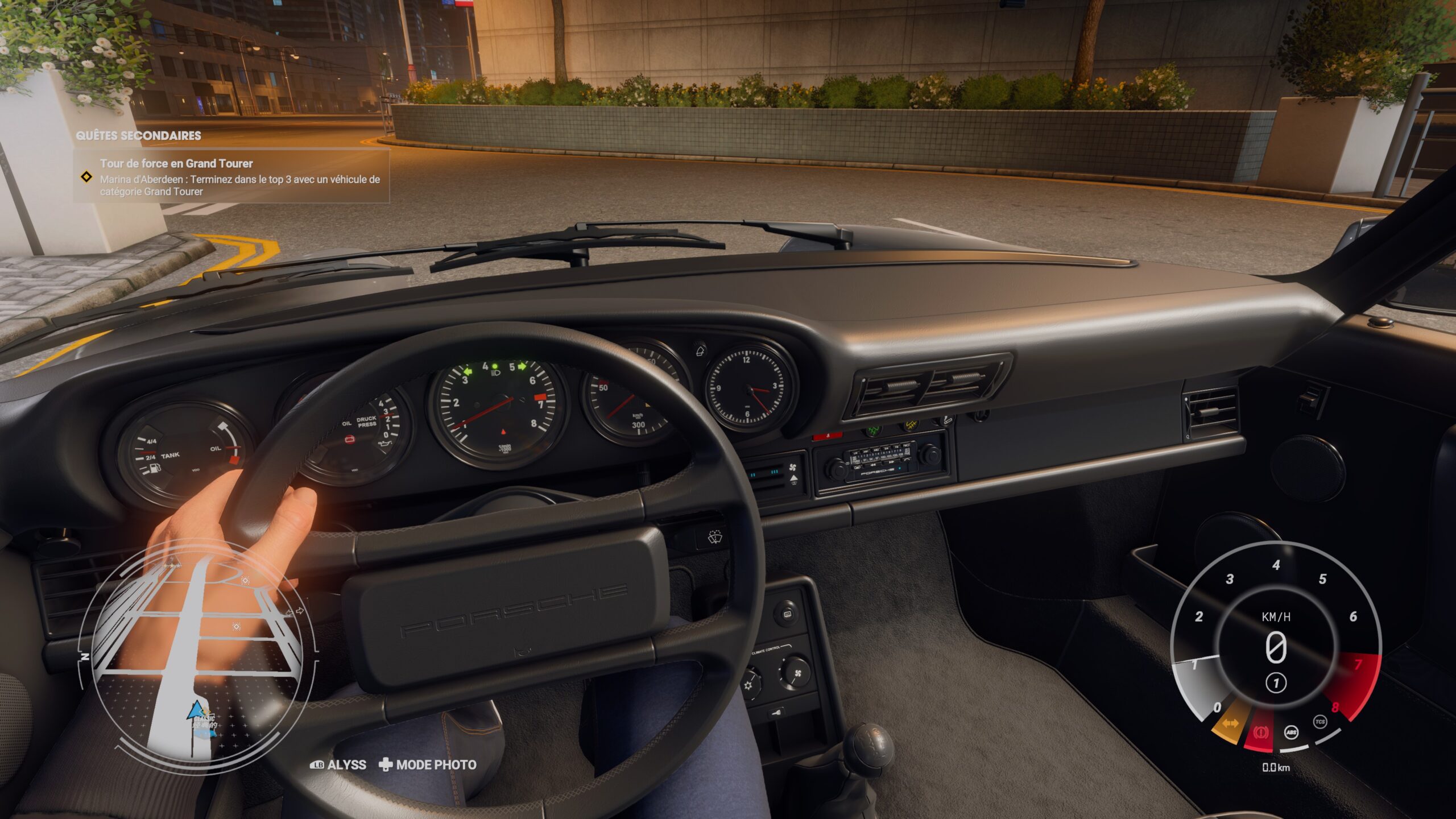The width and height of the screenshot is (1456, 819).
Task: Toggle the TCS indicator icon
Action: (1319, 721)
